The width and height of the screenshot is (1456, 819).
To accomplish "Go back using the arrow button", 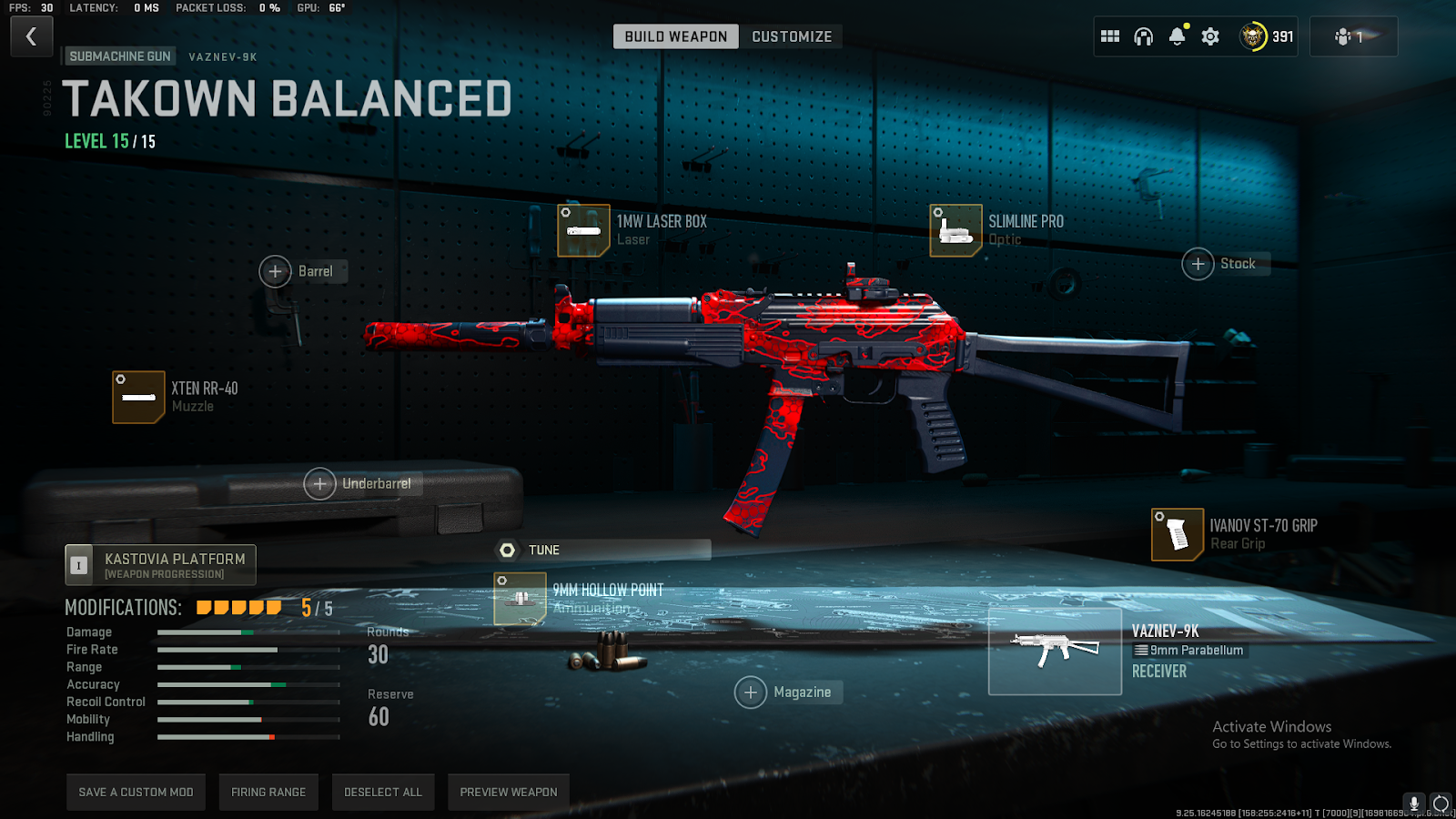I will point(32,37).
